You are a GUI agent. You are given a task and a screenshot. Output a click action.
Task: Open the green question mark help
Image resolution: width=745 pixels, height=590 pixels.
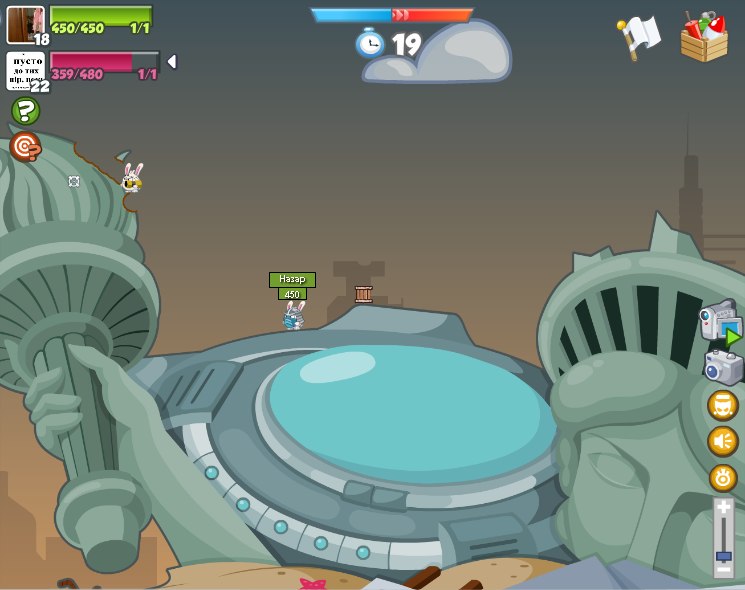pyautogui.click(x=25, y=110)
